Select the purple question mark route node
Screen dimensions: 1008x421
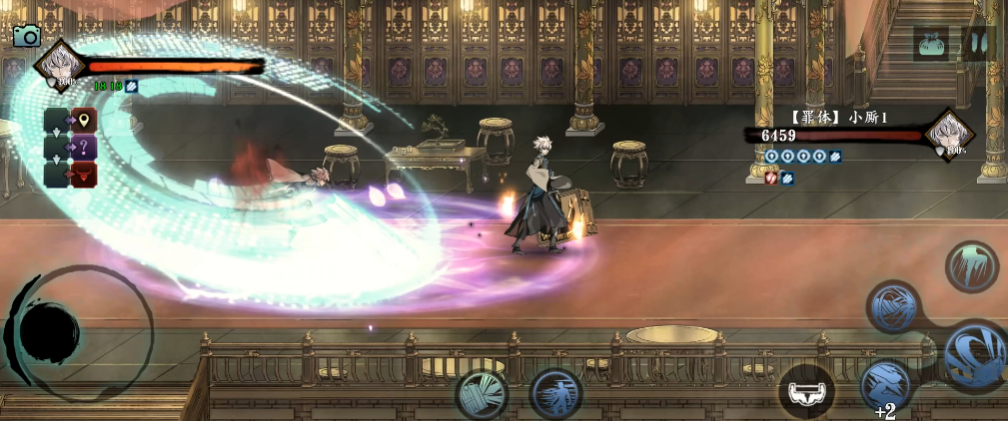83,148
